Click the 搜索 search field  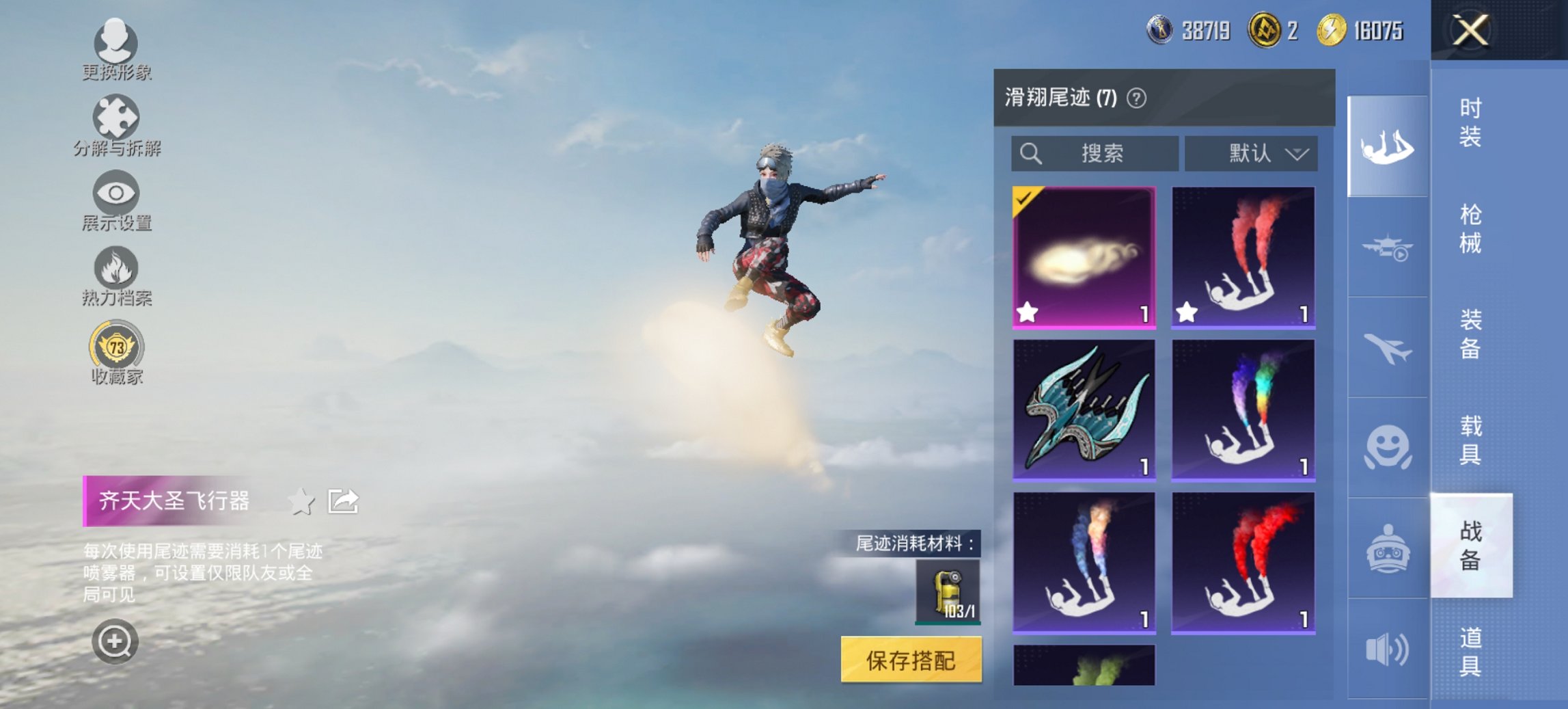click(1093, 153)
